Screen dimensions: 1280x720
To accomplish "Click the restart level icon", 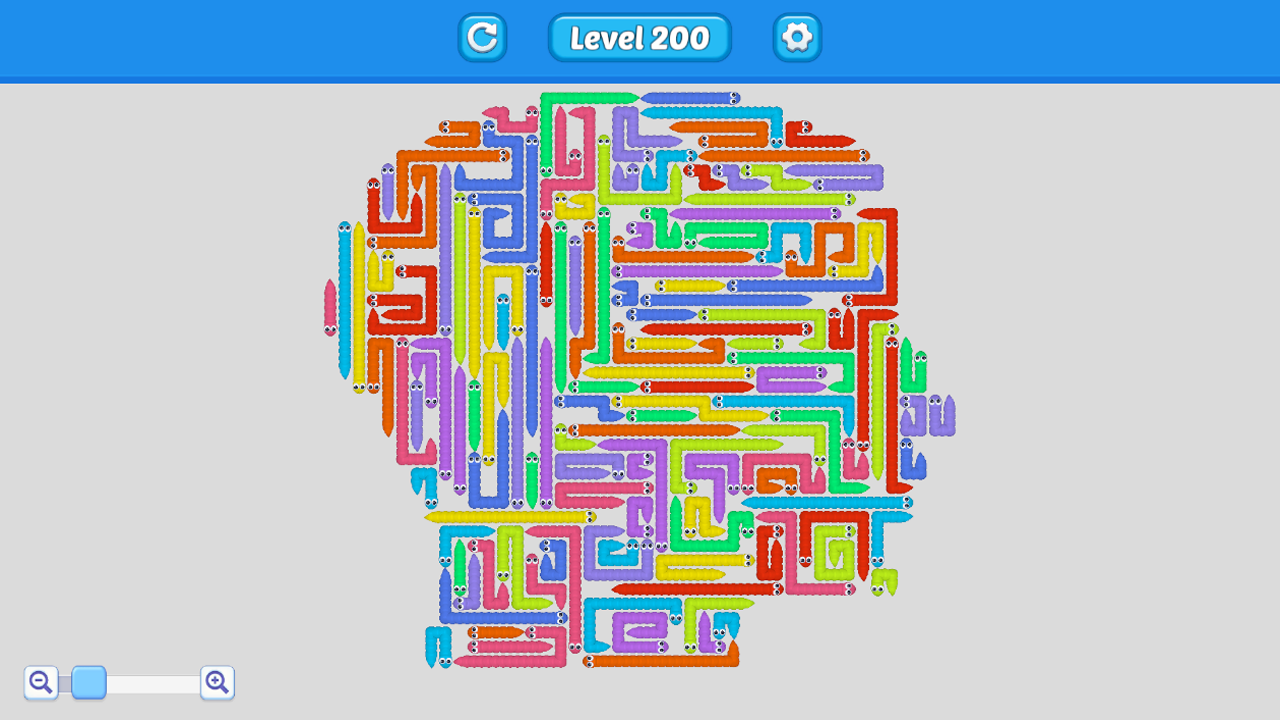I will pyautogui.click(x=482, y=38).
